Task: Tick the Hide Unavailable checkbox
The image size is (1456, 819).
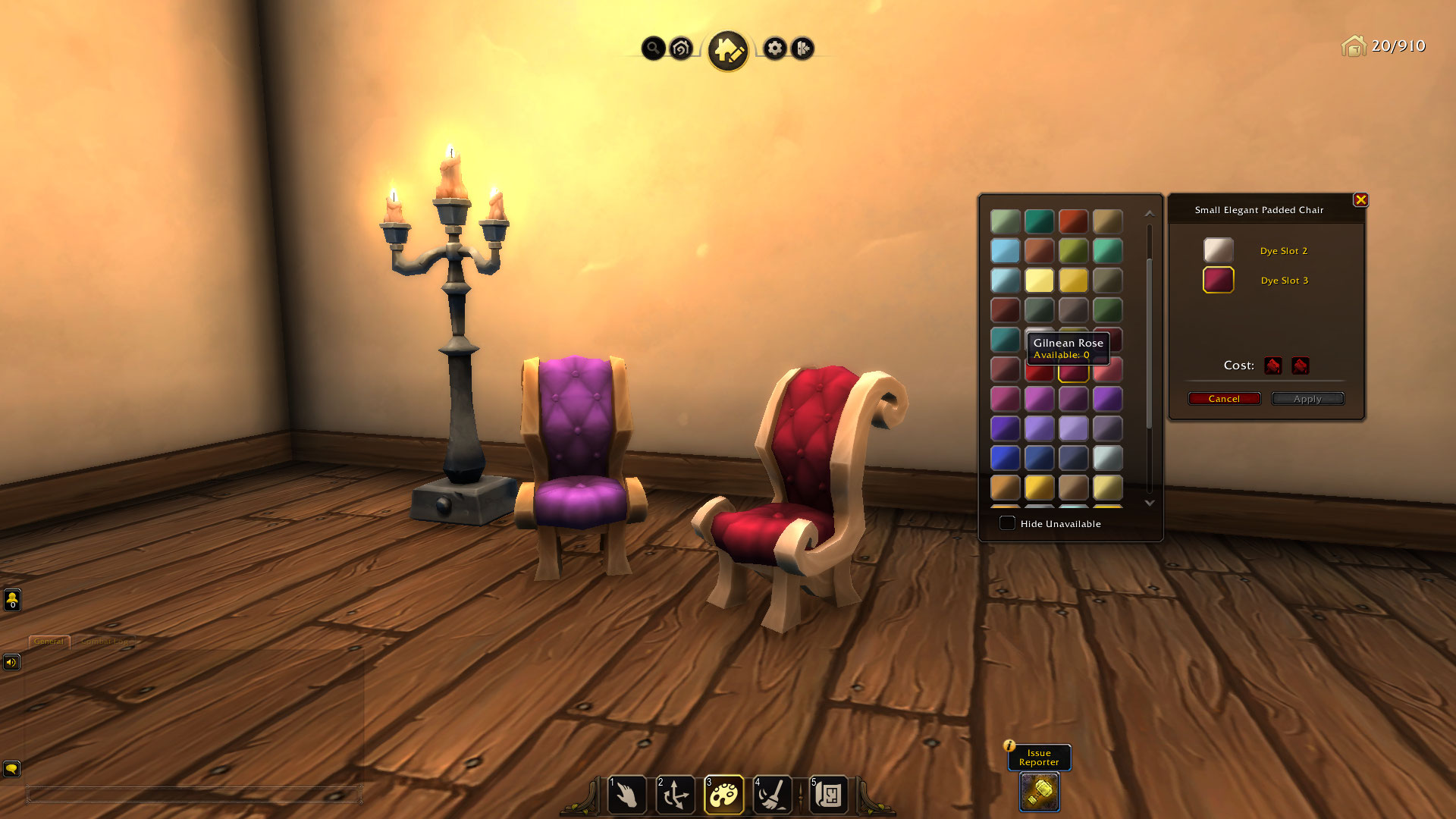Action: tap(1007, 523)
